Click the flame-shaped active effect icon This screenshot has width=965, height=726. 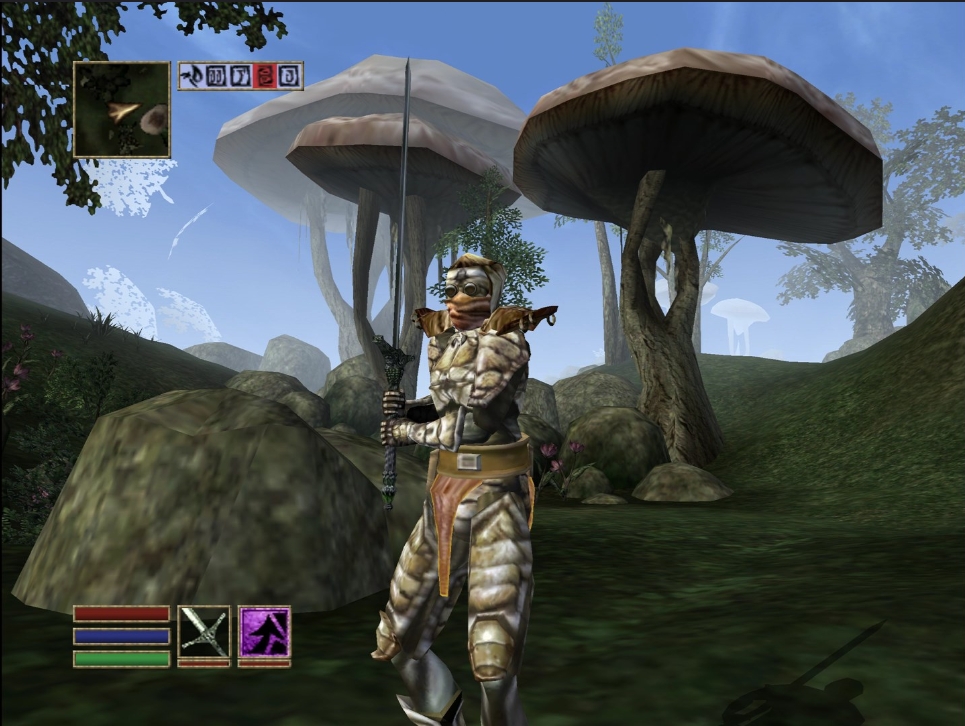192,76
